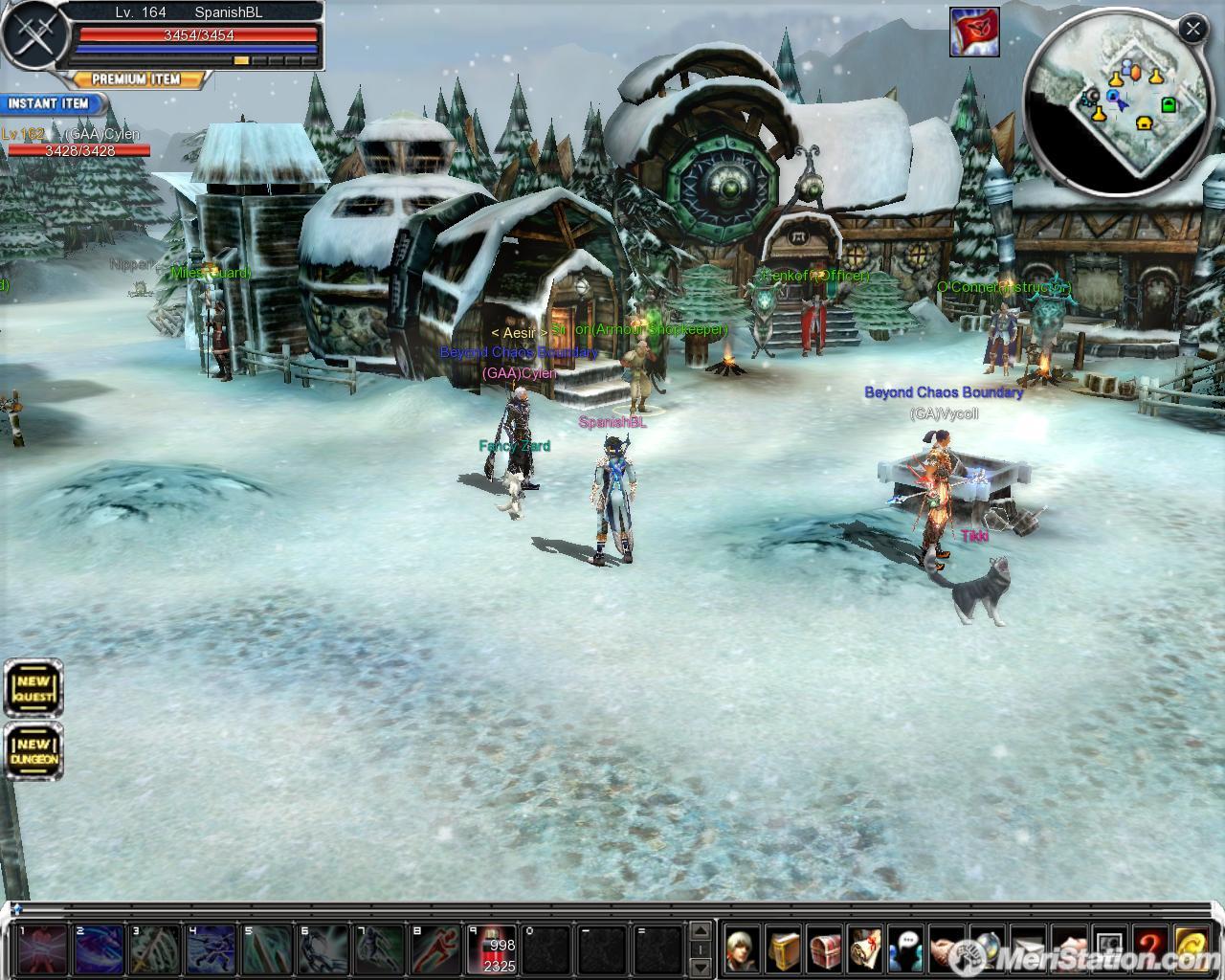This screenshot has height=980, width=1225.
Task: Open the skill book icon
Action: coord(783,948)
